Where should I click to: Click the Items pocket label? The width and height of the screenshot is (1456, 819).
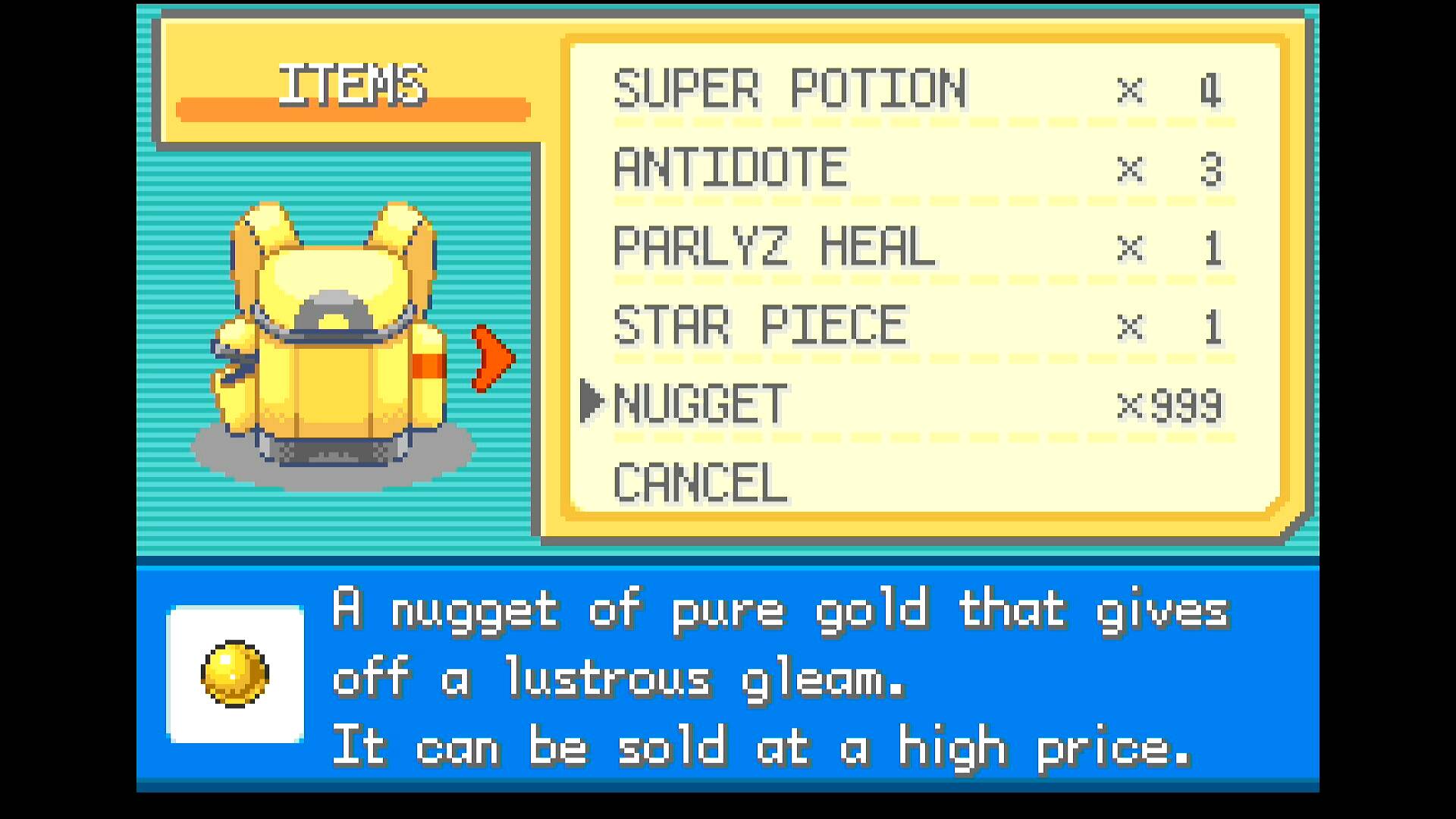pyautogui.click(x=353, y=85)
